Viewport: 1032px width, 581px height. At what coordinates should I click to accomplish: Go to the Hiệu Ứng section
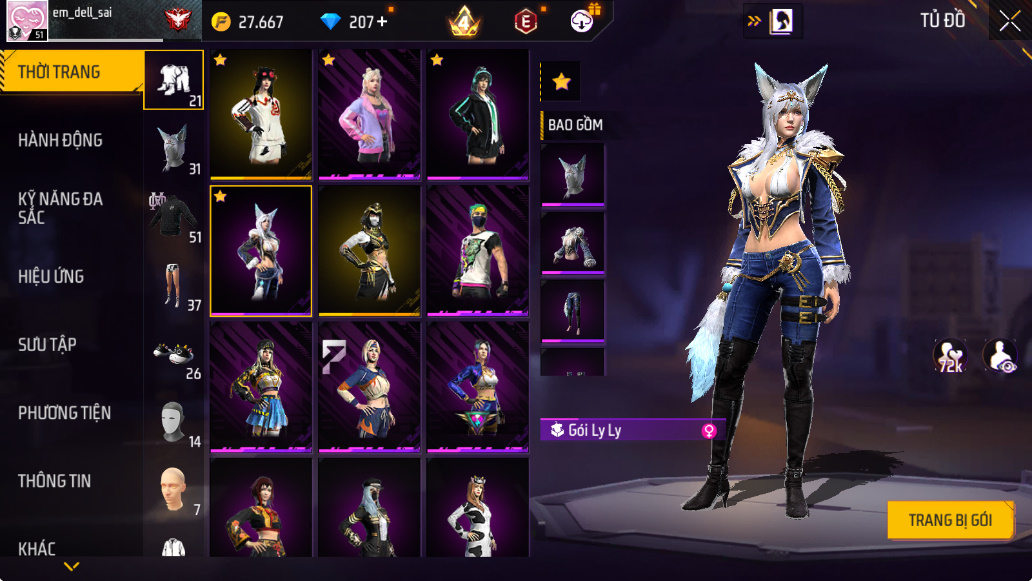tap(51, 276)
